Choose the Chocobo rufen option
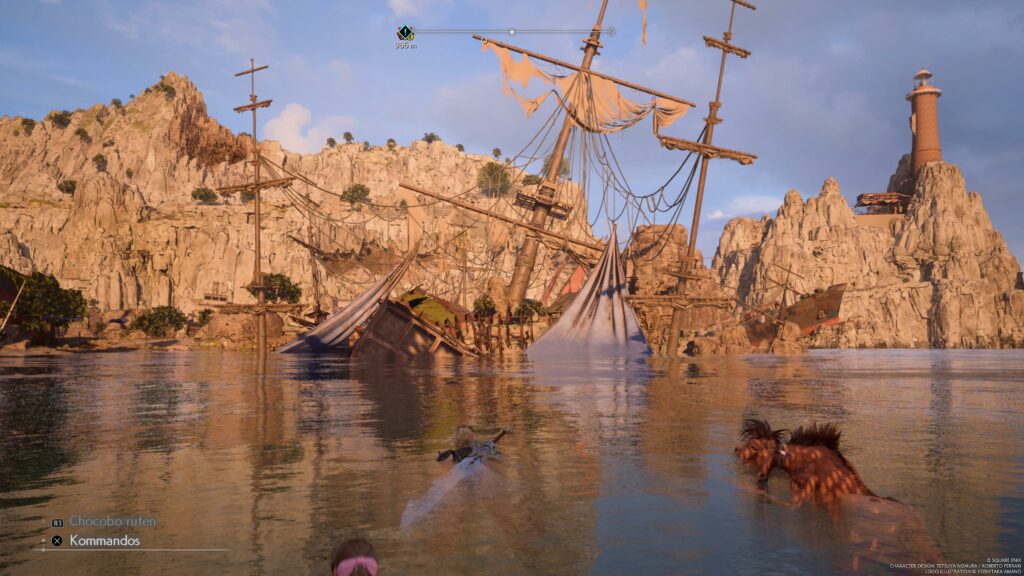This screenshot has height=576, width=1024. pyautogui.click(x=112, y=521)
